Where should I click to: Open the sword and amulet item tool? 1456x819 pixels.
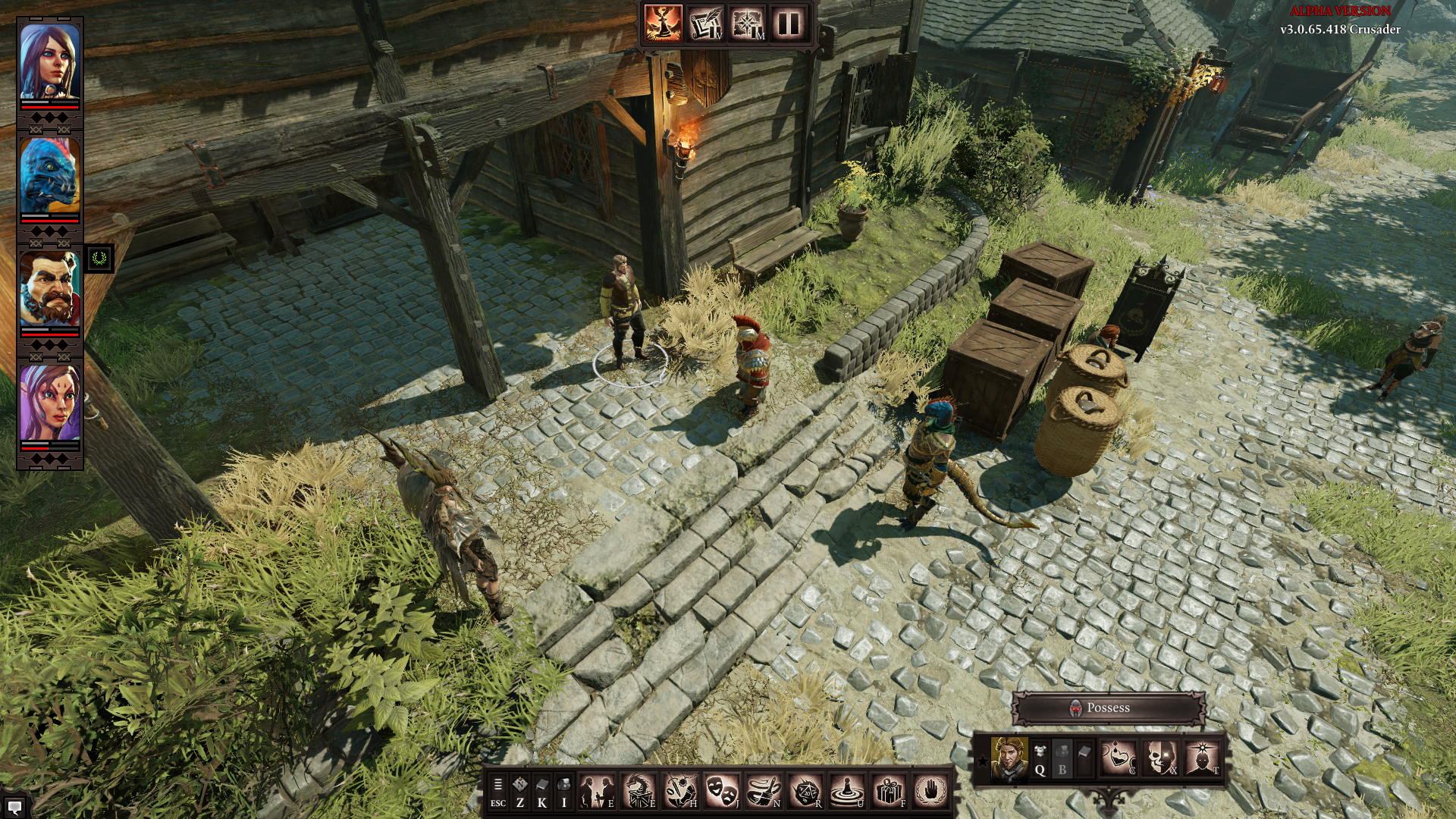click(680, 792)
